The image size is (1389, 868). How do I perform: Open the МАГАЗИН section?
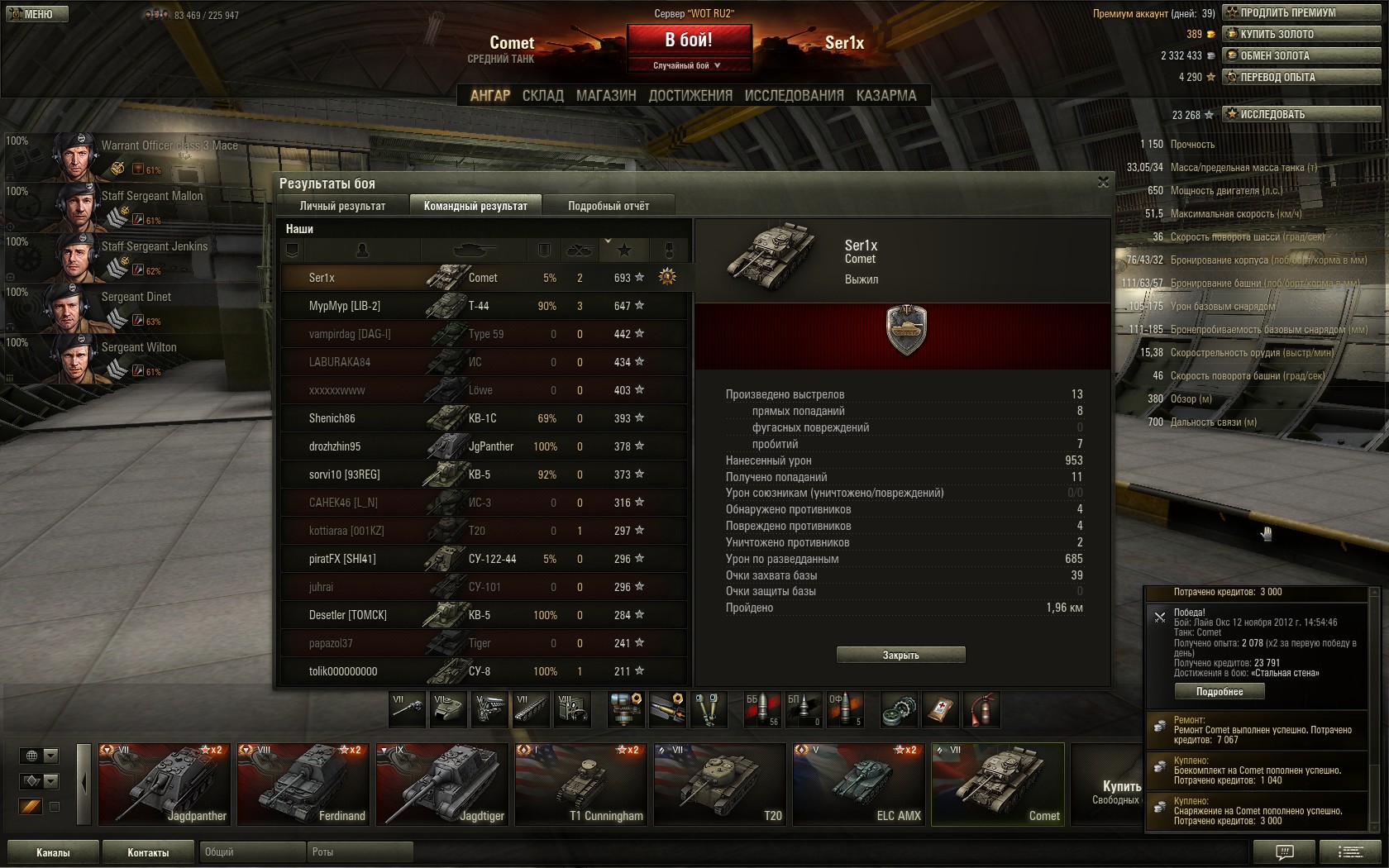[x=606, y=96]
